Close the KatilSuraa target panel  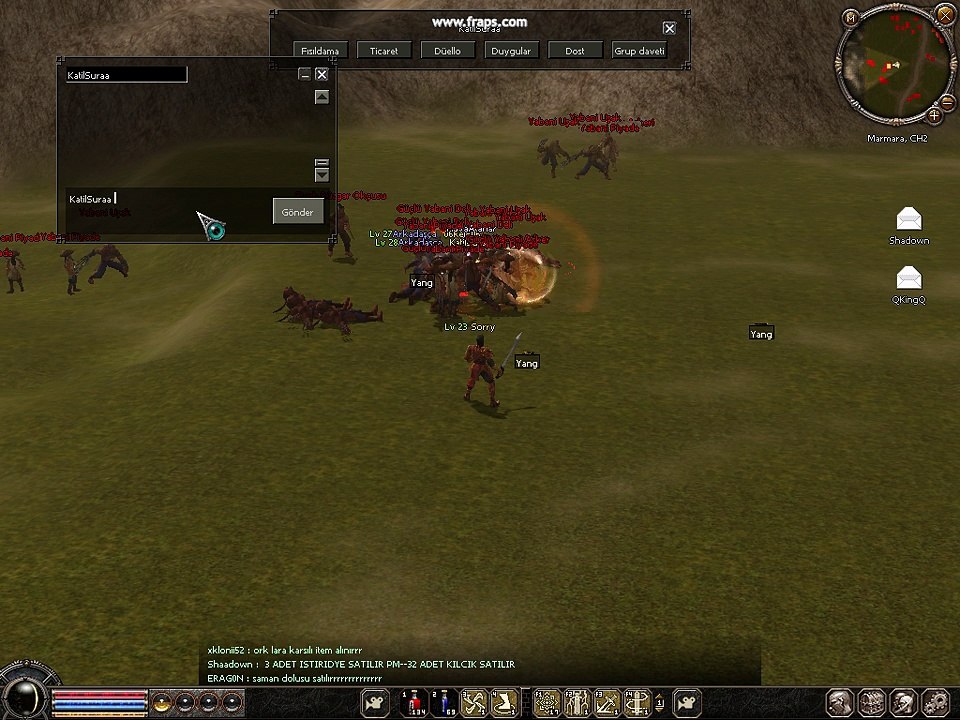(669, 28)
